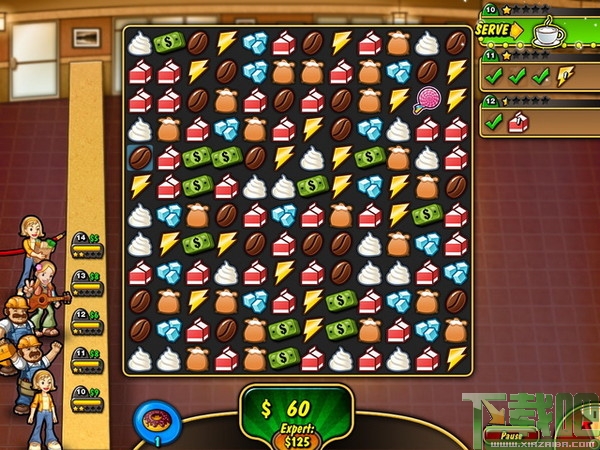Open order 11 with the lightning bolt
The width and height of the screenshot is (600, 450).
(x=537, y=76)
